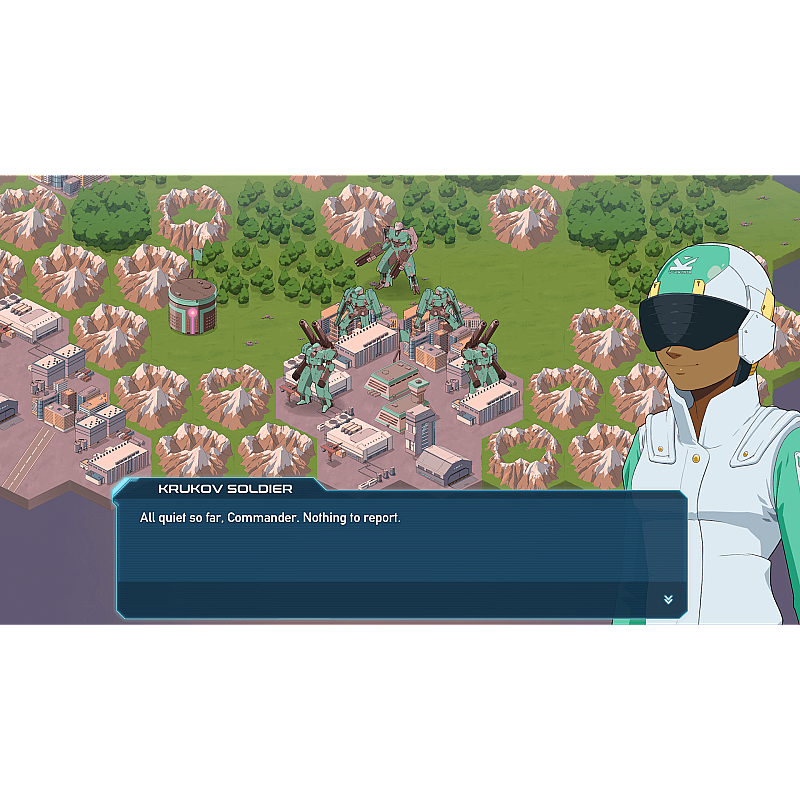Advance dialogue with the double-chevron arrow

[x=668, y=599]
